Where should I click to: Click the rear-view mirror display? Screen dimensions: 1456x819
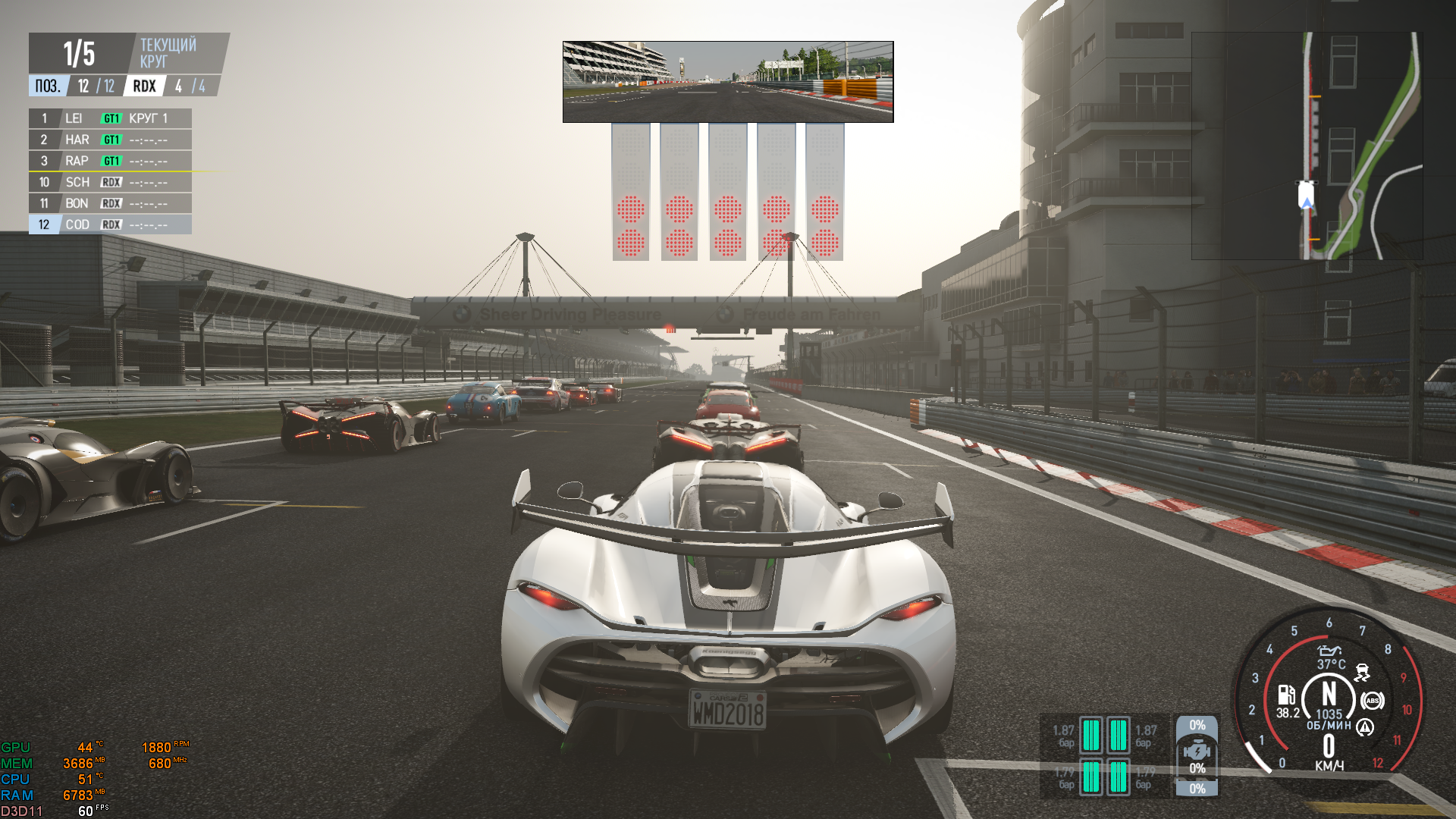(728, 82)
